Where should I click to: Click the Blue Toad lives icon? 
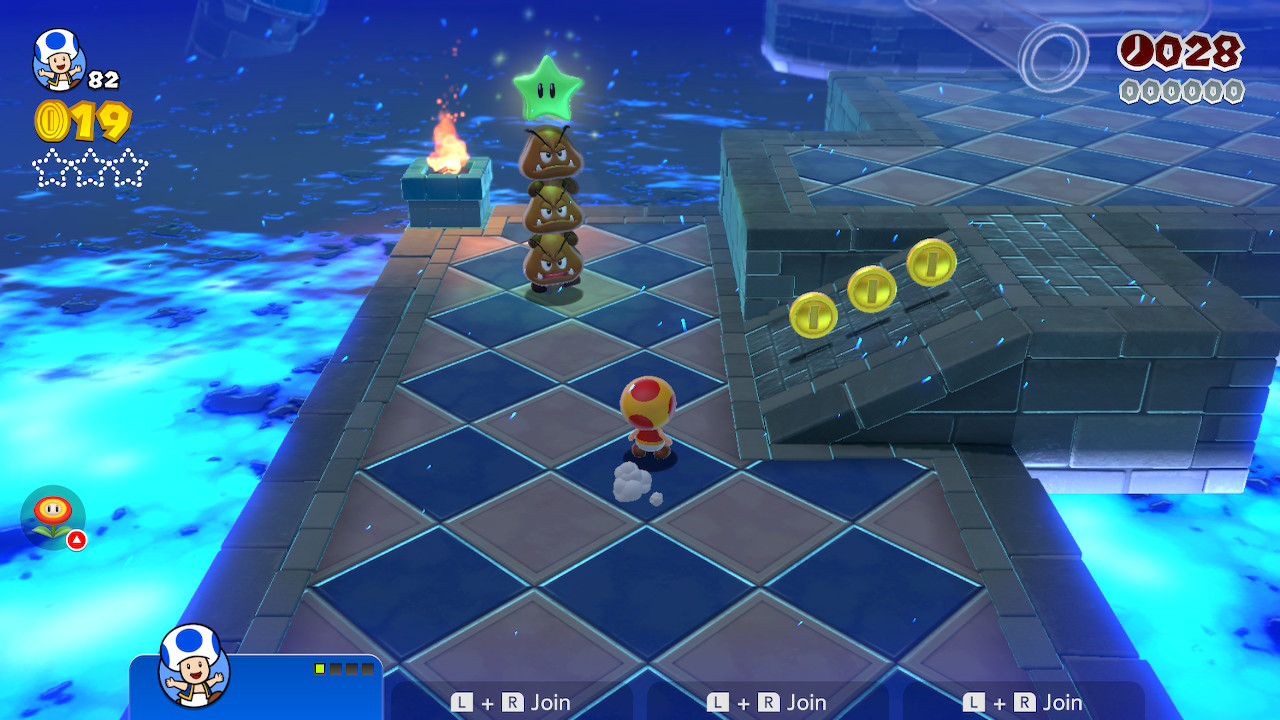coord(58,58)
